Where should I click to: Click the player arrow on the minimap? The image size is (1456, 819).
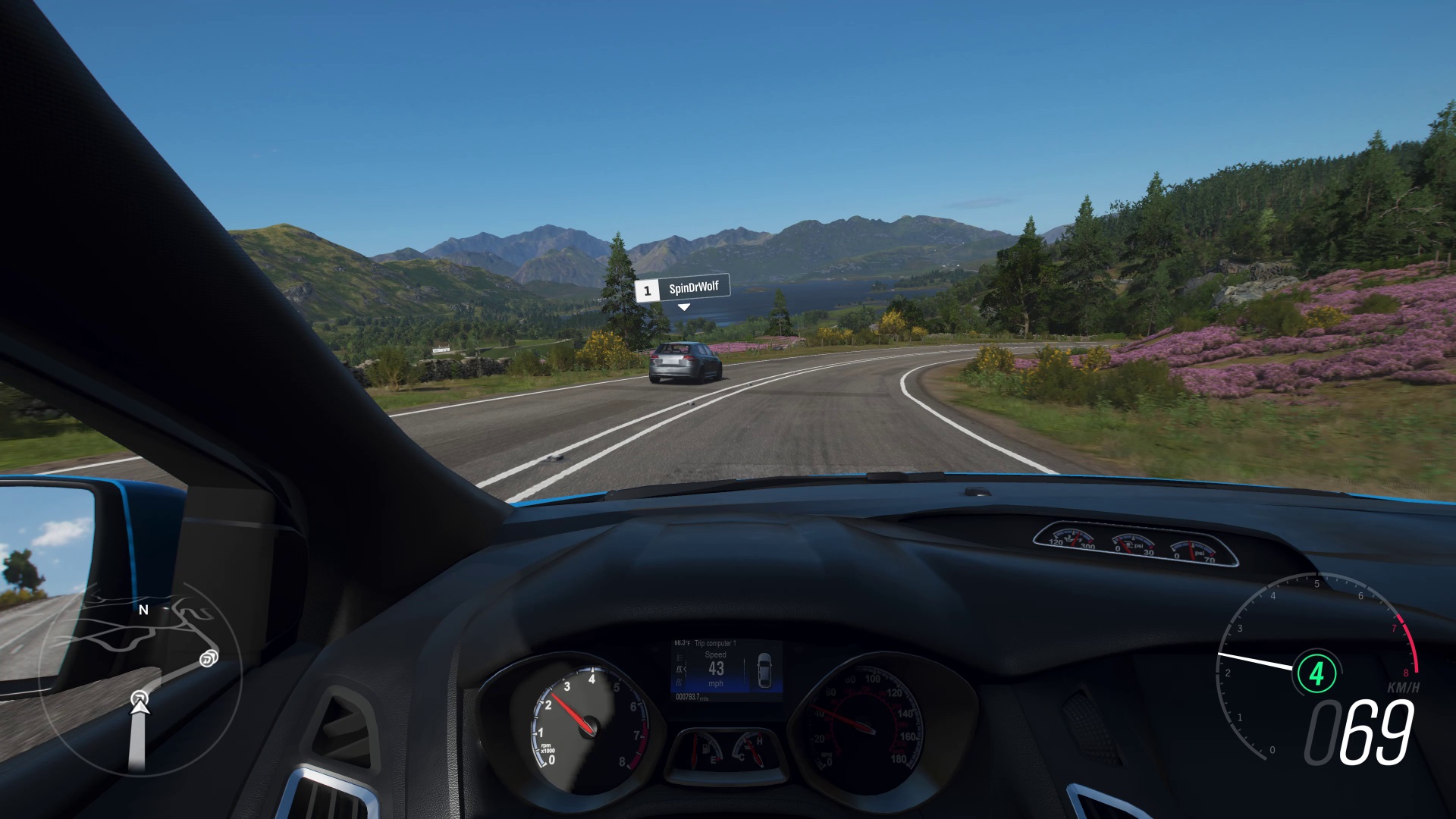point(140,703)
